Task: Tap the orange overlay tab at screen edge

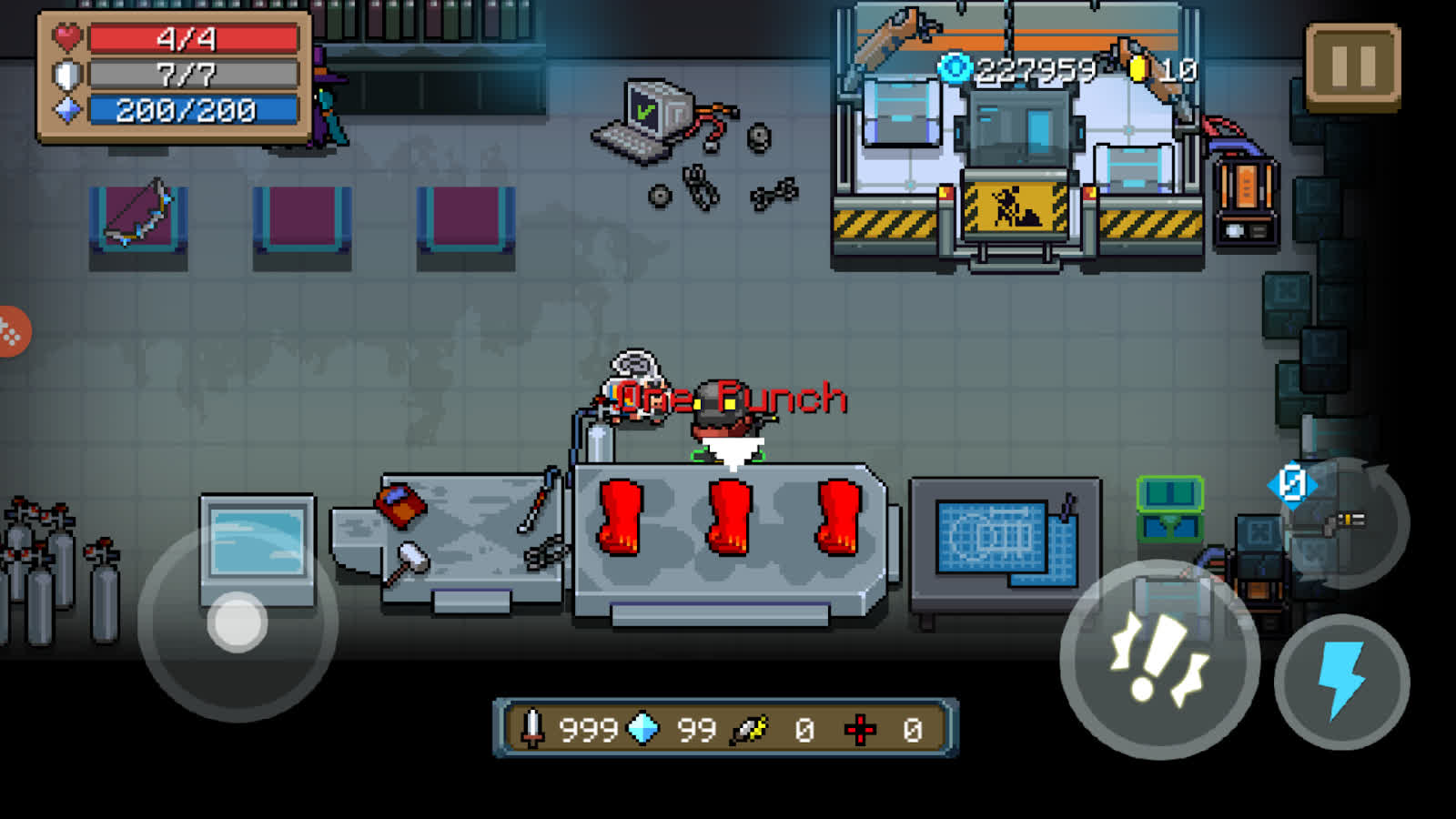Action: (11, 332)
